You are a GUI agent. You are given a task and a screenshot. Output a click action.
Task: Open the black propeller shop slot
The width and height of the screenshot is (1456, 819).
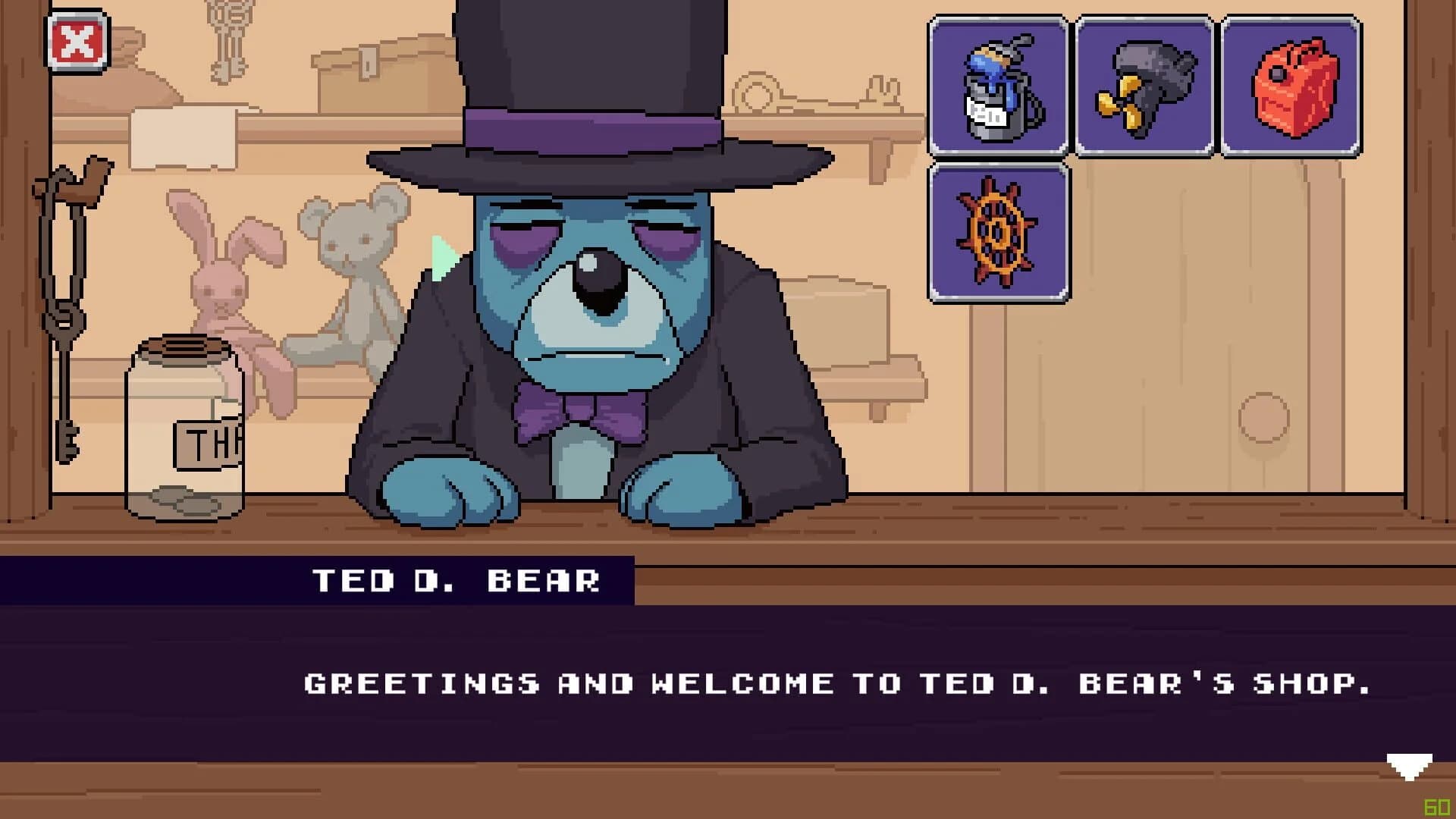(x=1145, y=86)
